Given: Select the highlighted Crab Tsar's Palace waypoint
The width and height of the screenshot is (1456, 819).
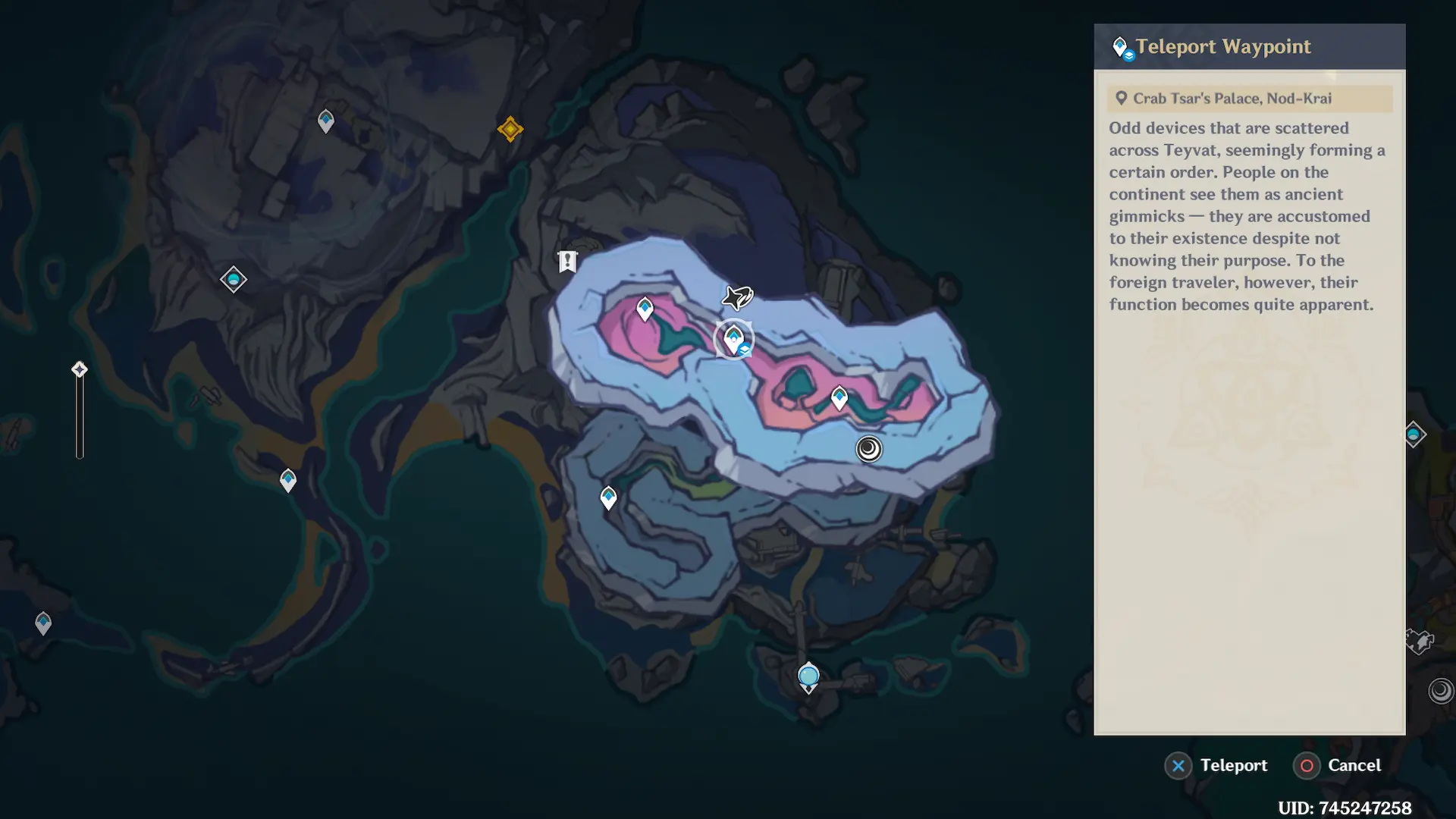Looking at the screenshot, I should click(733, 338).
